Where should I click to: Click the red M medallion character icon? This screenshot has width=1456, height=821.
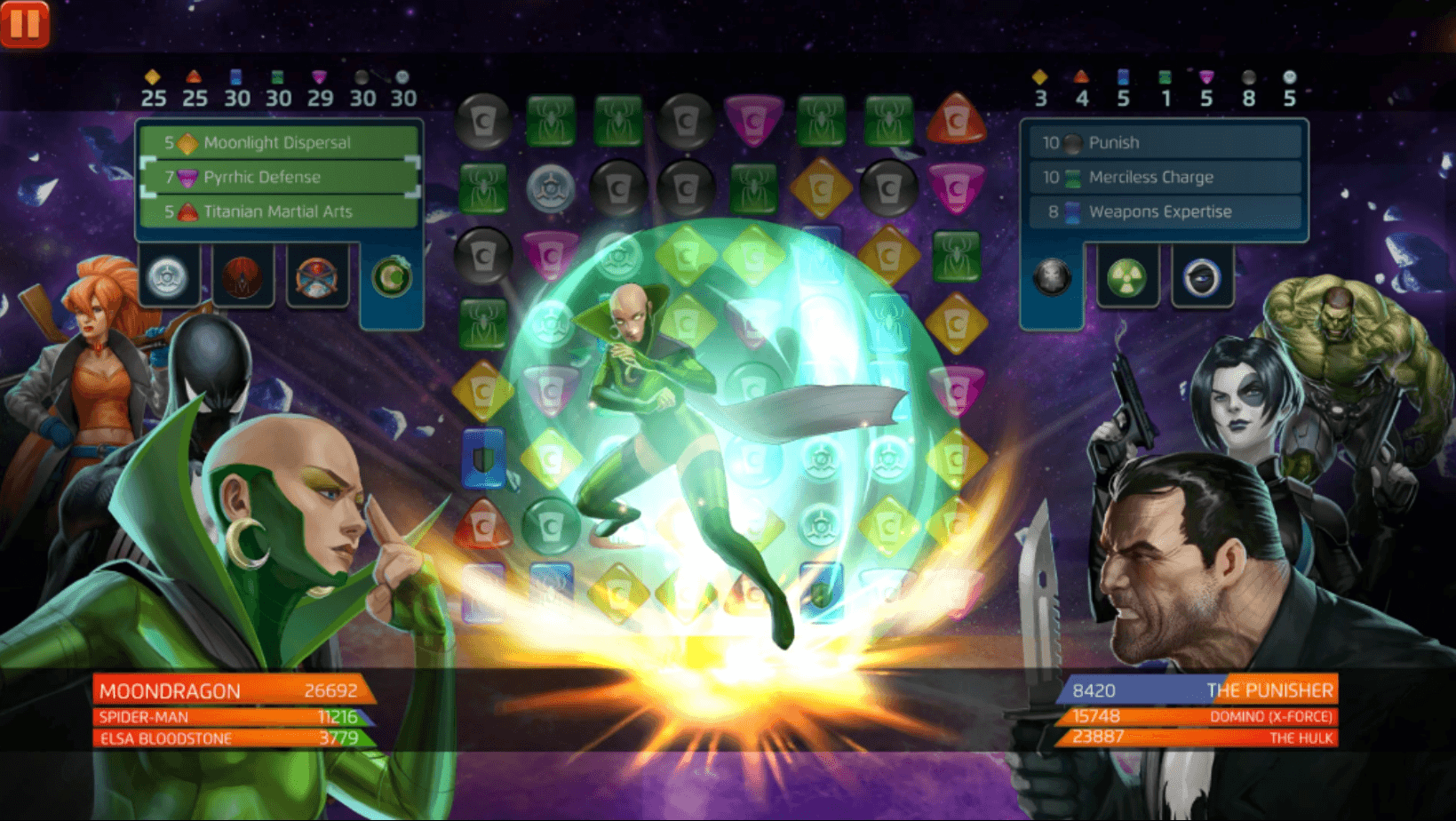coord(243,275)
